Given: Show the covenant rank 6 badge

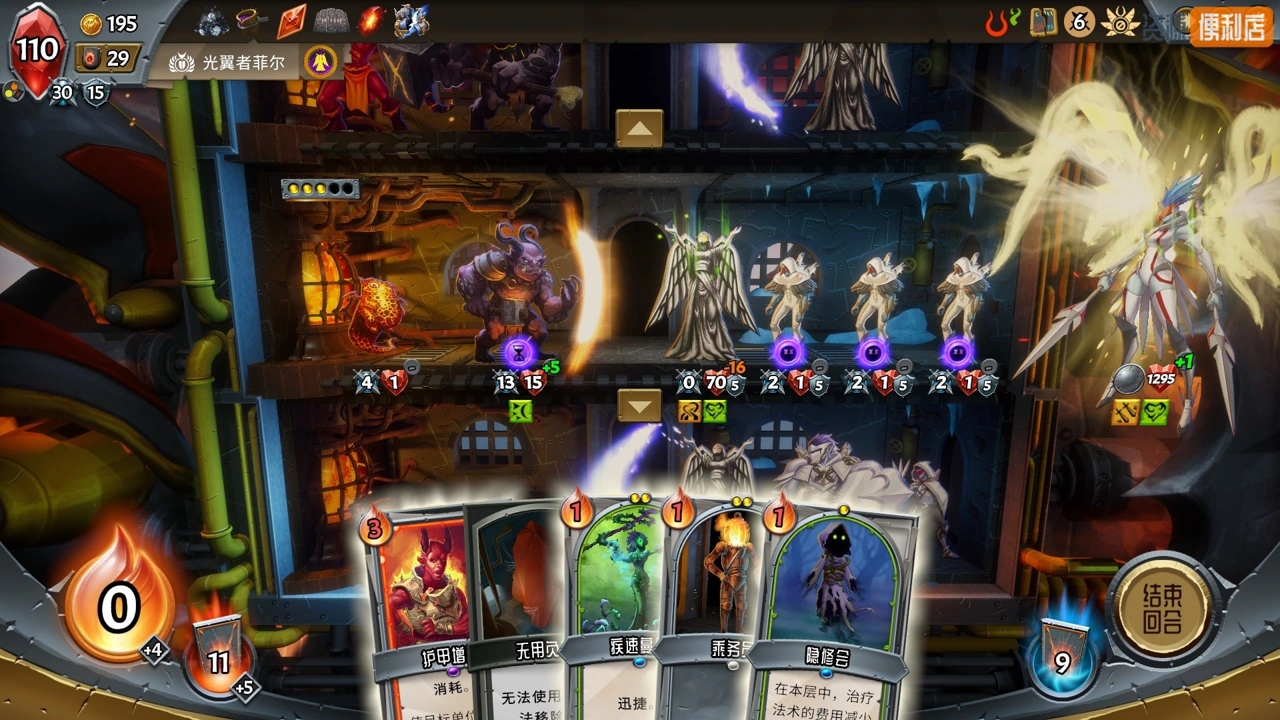Looking at the screenshot, I should 1079,21.
